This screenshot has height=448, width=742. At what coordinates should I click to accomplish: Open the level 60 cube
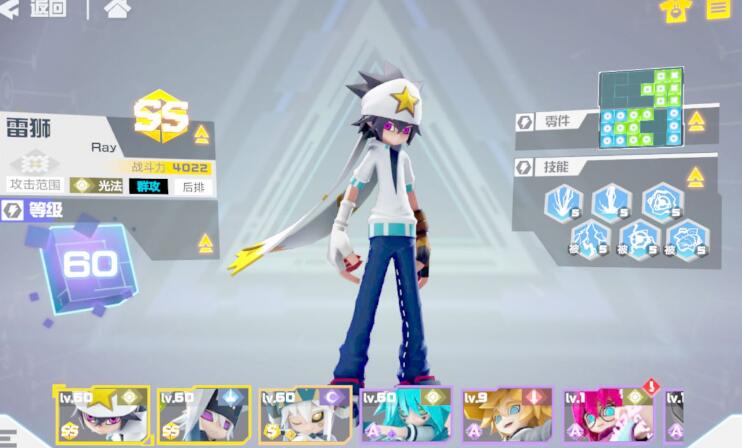coord(86,264)
